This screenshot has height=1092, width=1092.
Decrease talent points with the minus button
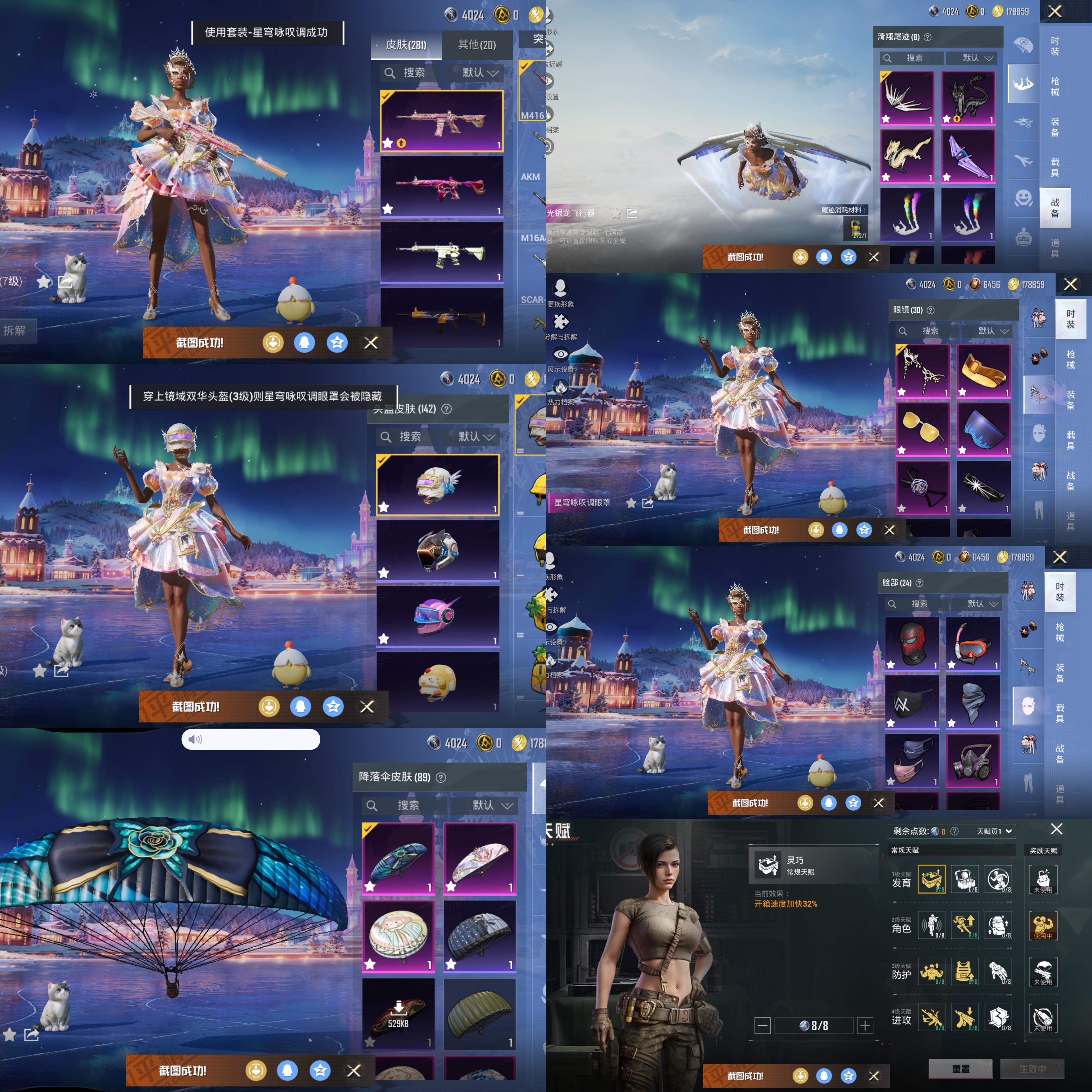[762, 1025]
